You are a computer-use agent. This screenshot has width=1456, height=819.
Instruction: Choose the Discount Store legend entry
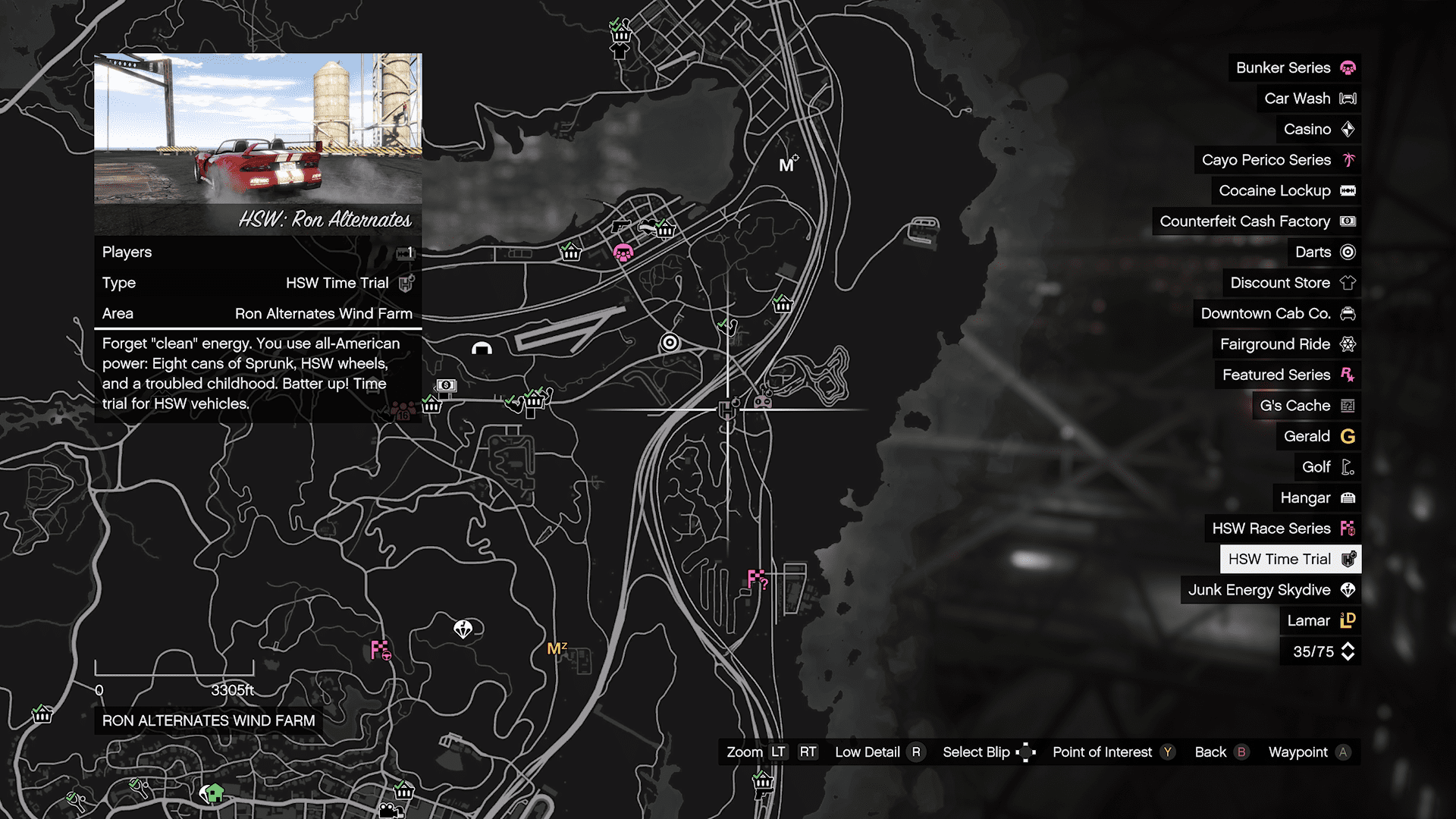tap(1291, 283)
